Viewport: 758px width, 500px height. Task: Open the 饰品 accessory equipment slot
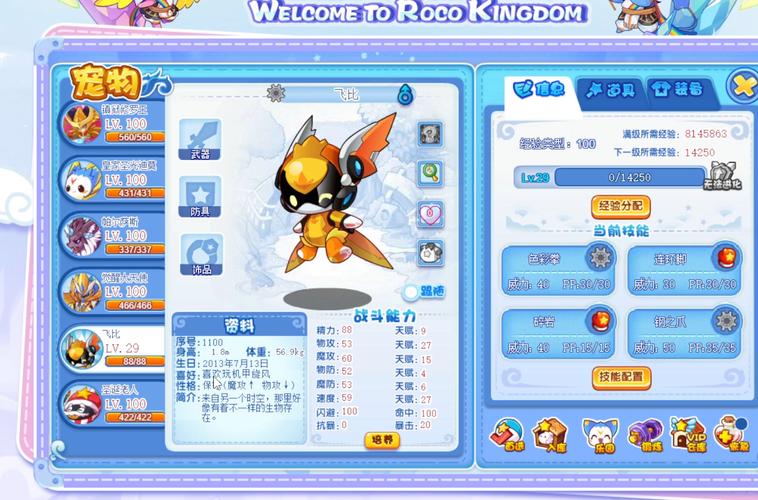(200, 254)
